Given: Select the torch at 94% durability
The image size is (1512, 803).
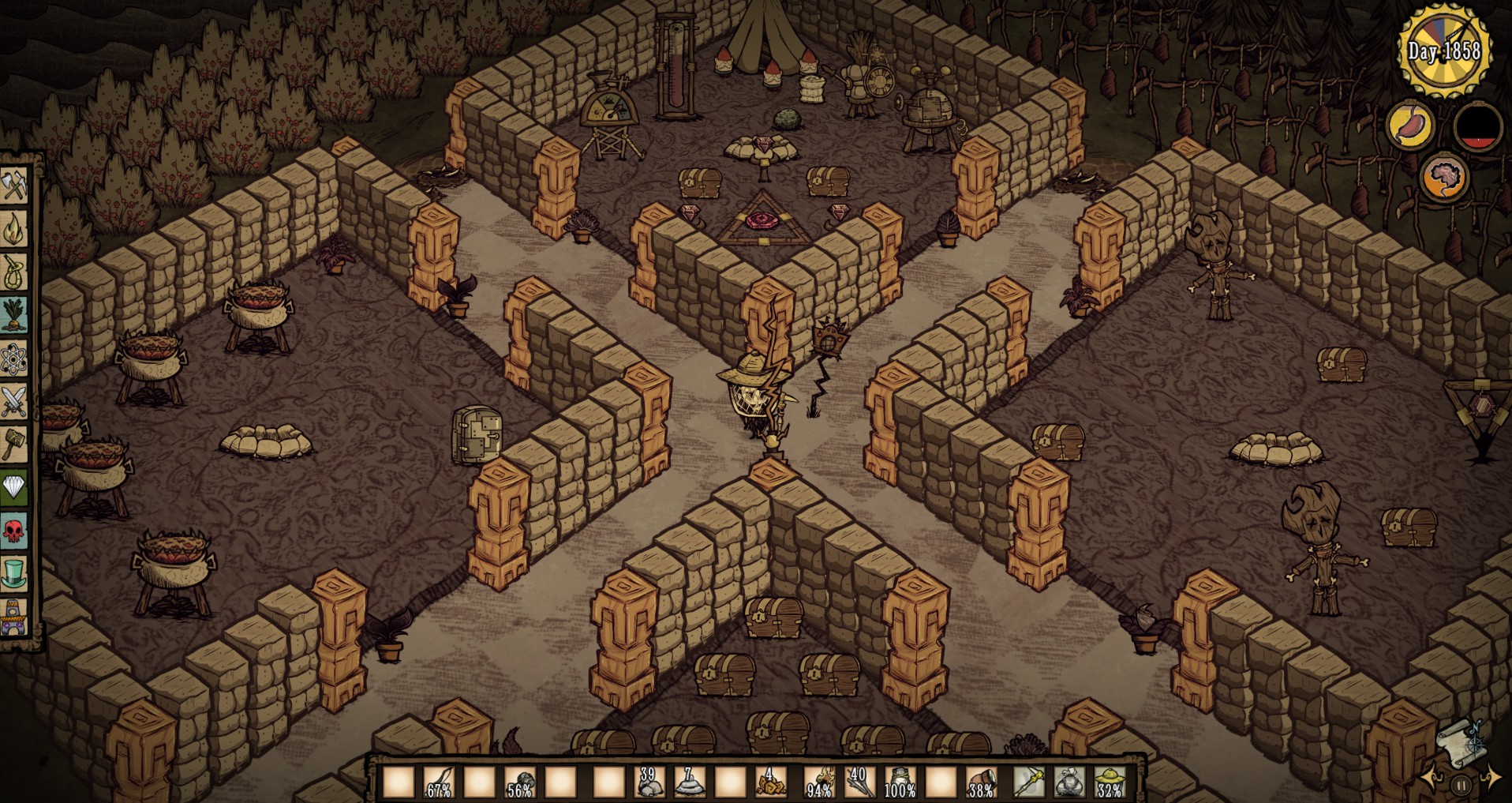Looking at the screenshot, I should [819, 782].
